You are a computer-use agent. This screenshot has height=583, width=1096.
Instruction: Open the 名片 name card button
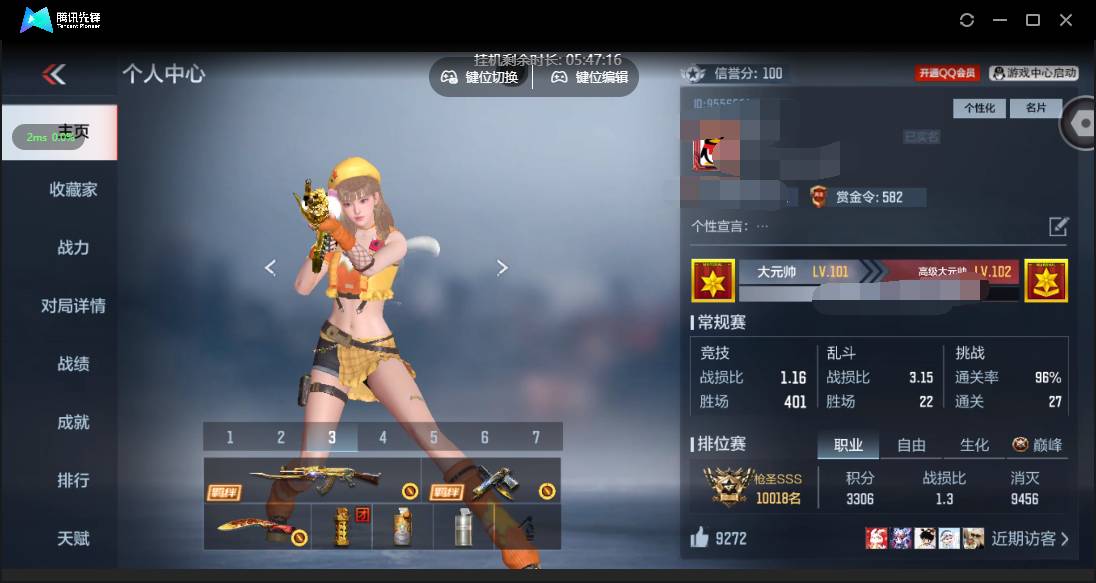pos(1035,108)
